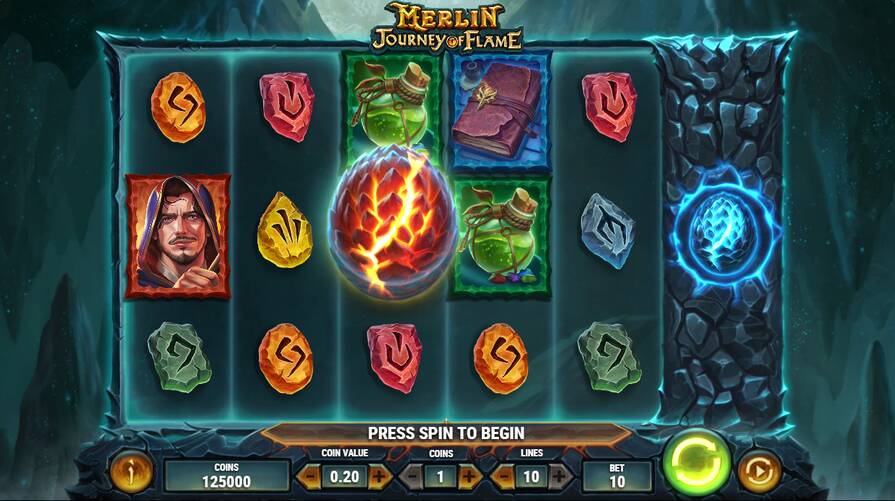The image size is (895, 501).
Task: Raise the number of lines
Action: click(560, 476)
